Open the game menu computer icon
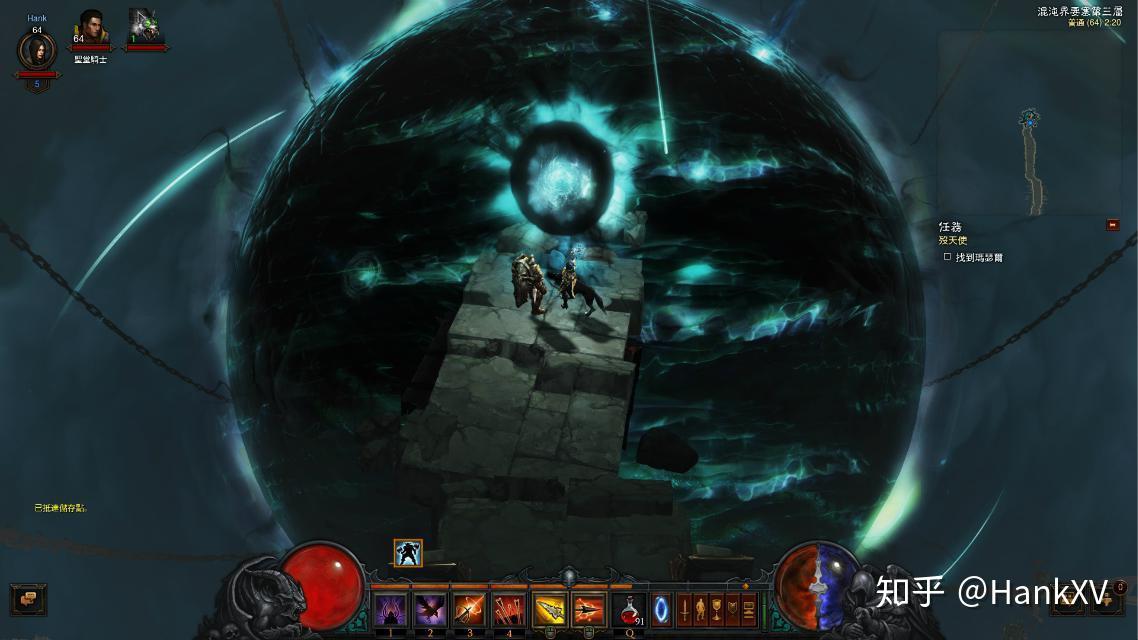1138x640 pixels. (x=749, y=609)
